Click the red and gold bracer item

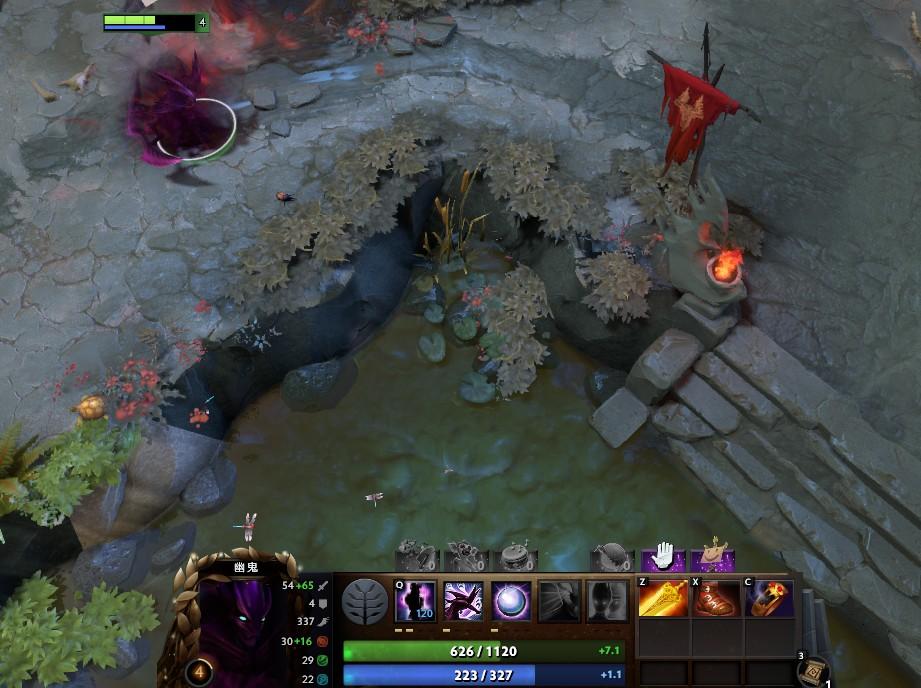point(769,599)
